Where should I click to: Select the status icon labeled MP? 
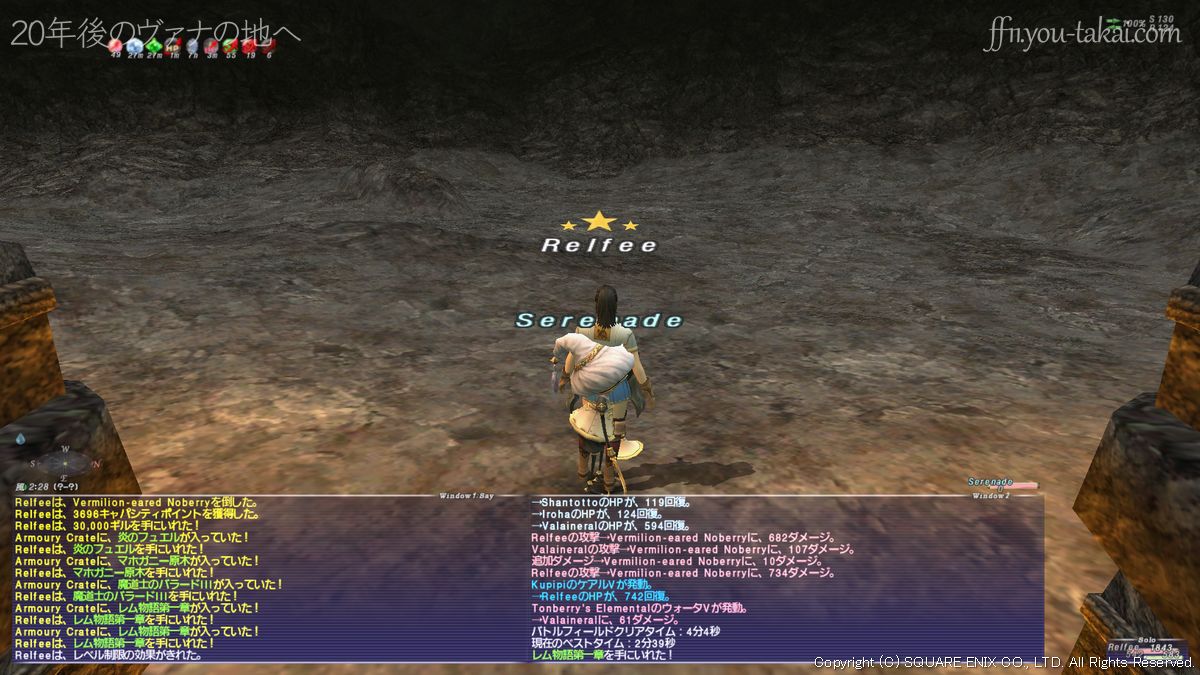pos(173,45)
